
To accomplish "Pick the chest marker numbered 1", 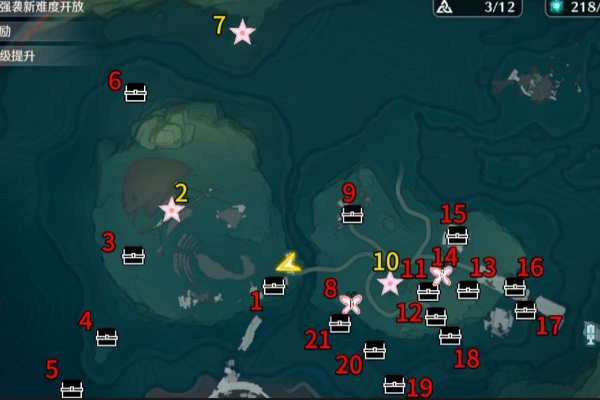I will coord(274,286).
